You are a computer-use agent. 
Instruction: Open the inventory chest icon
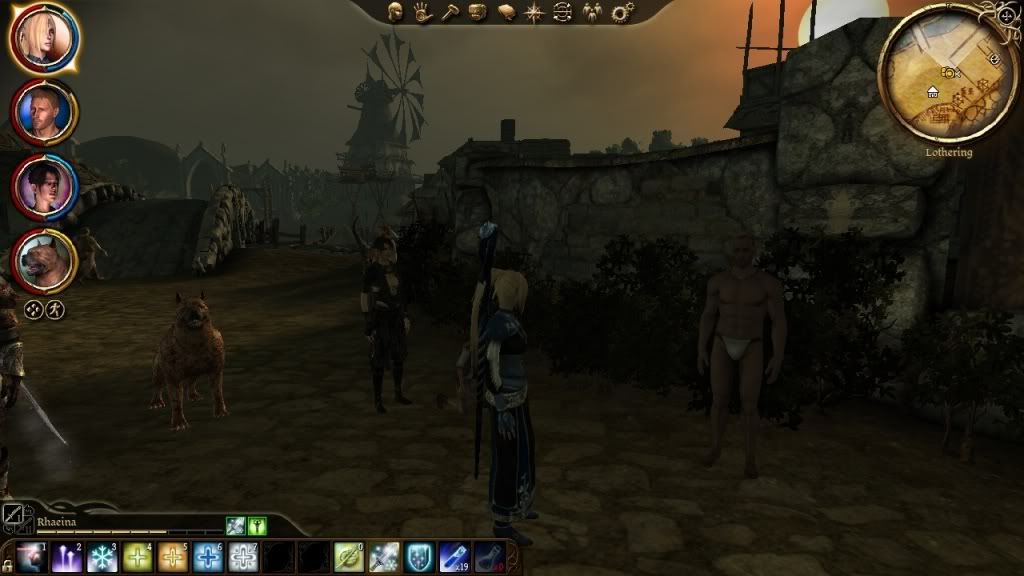[x=478, y=12]
